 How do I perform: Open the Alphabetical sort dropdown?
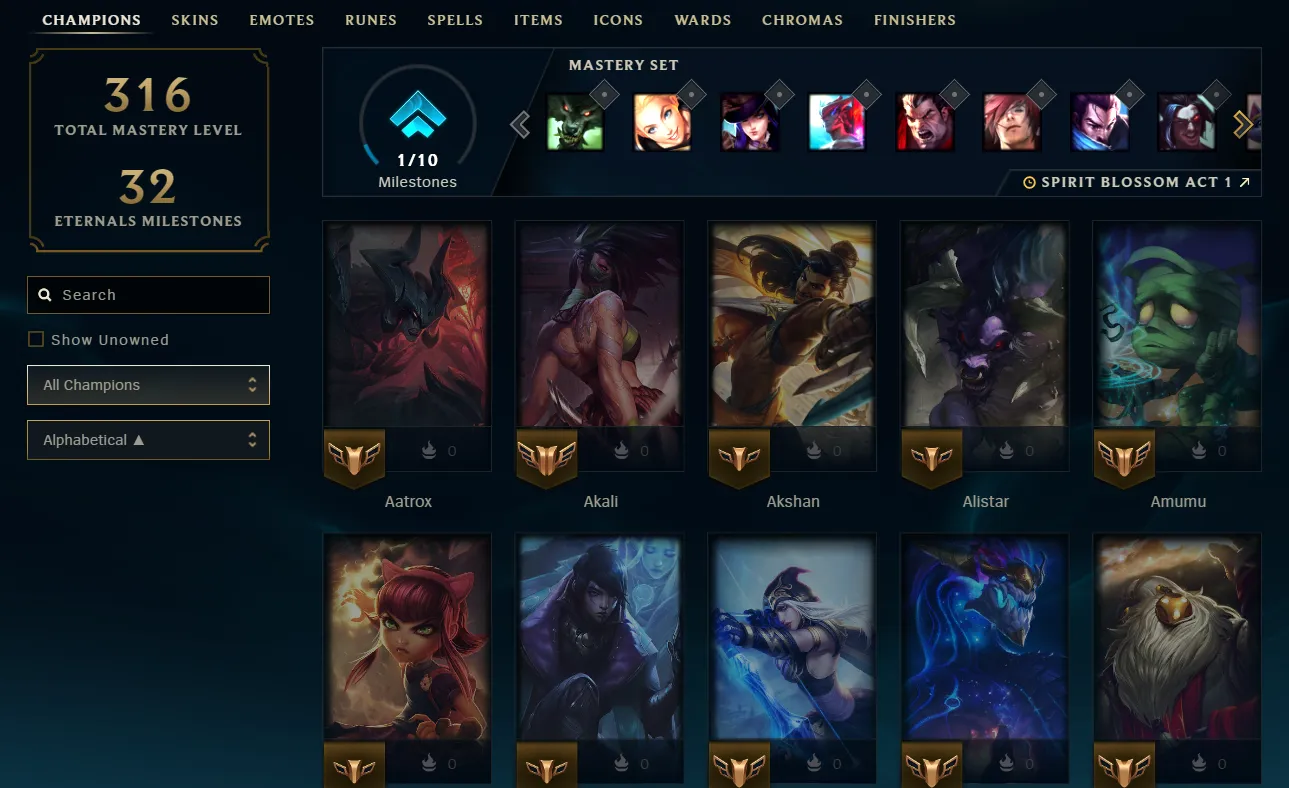coord(148,440)
